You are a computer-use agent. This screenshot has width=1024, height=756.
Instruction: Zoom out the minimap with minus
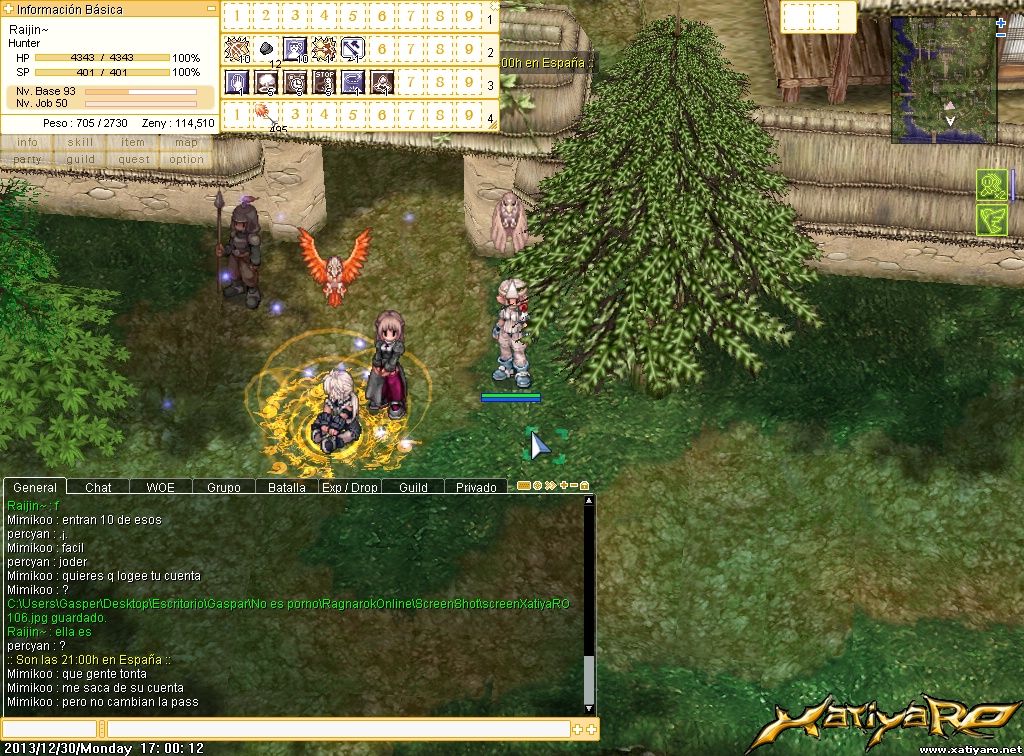[1001, 35]
